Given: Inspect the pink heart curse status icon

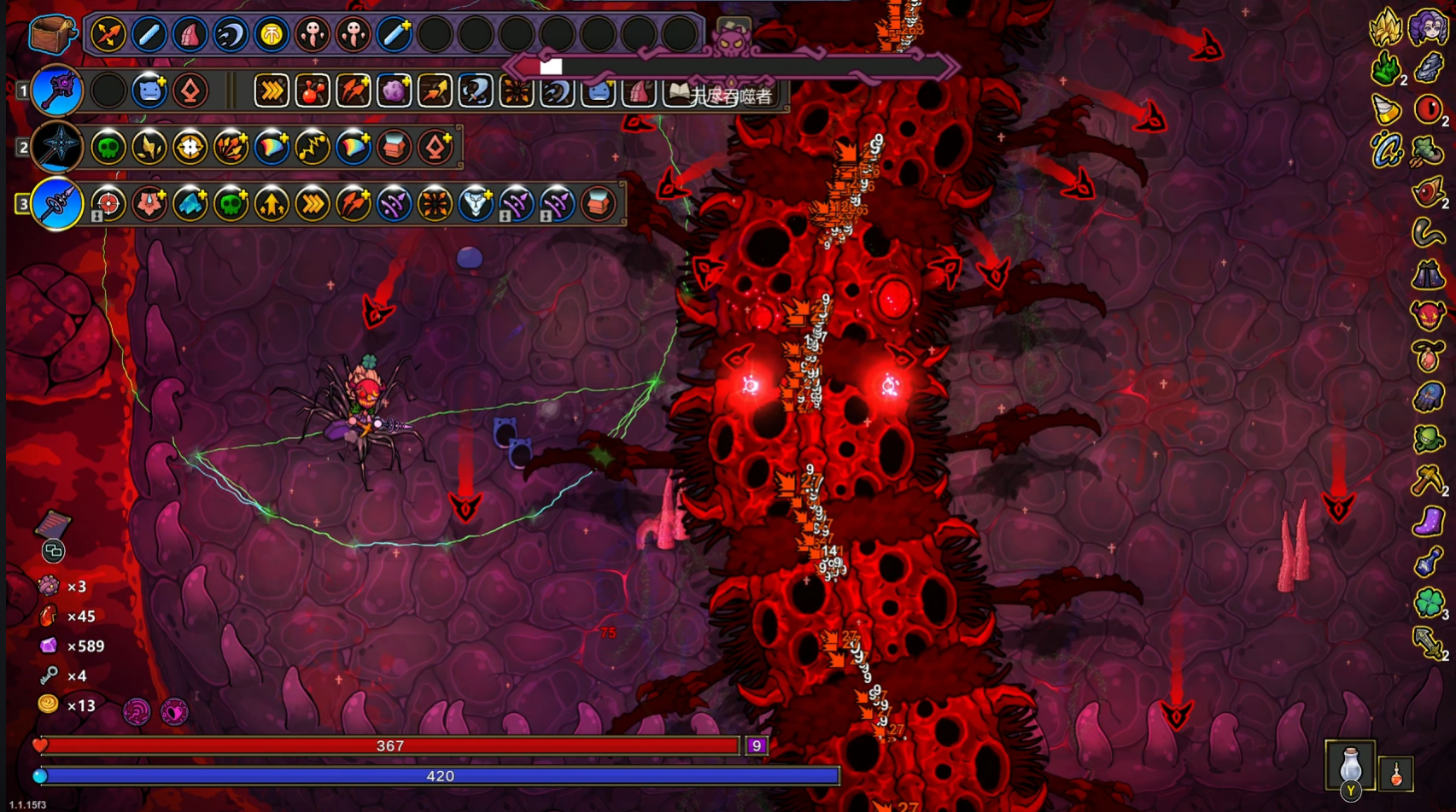Looking at the screenshot, I should click(x=174, y=711).
